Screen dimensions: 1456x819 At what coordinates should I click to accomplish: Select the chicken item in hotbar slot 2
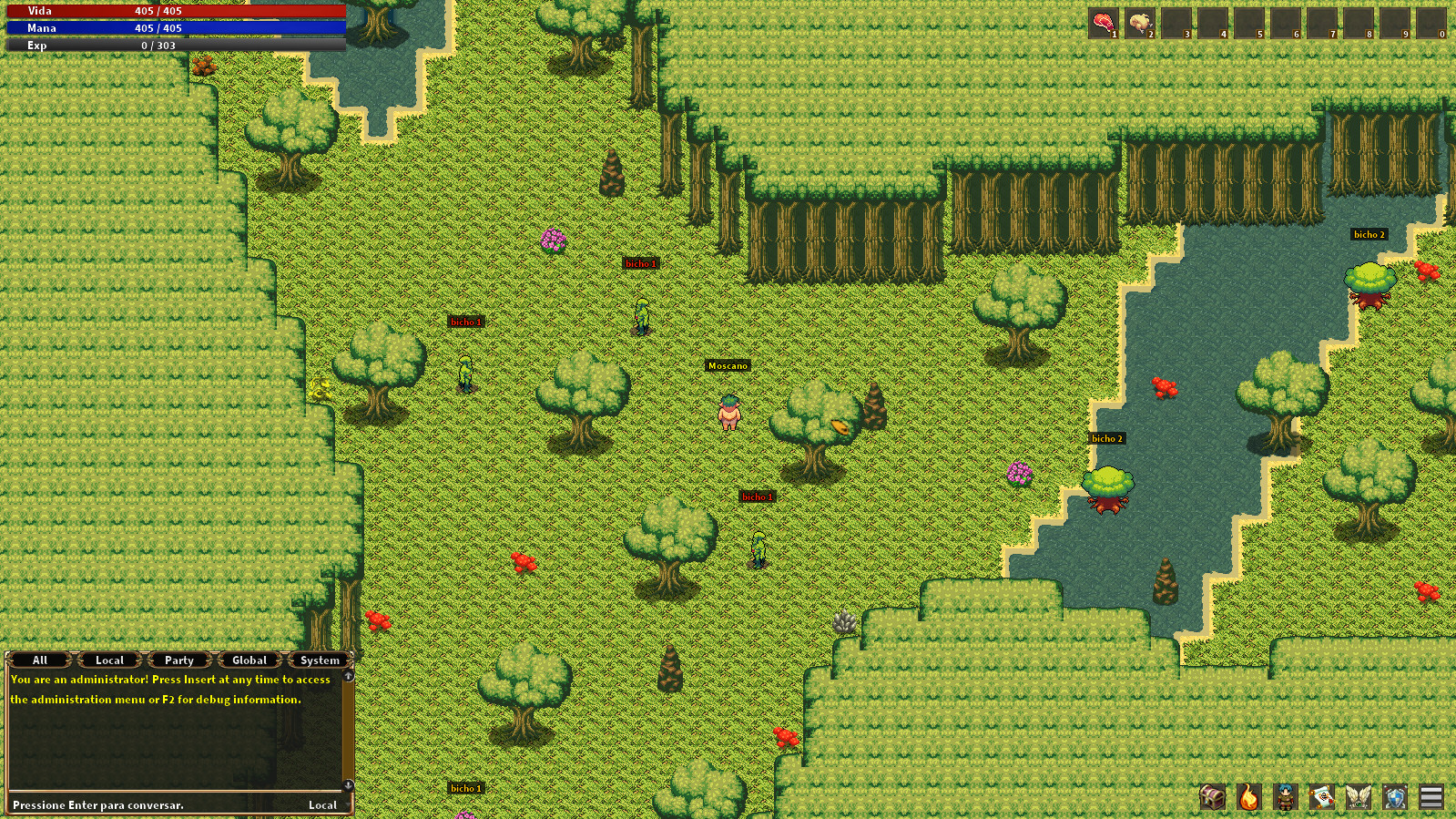1140,20
